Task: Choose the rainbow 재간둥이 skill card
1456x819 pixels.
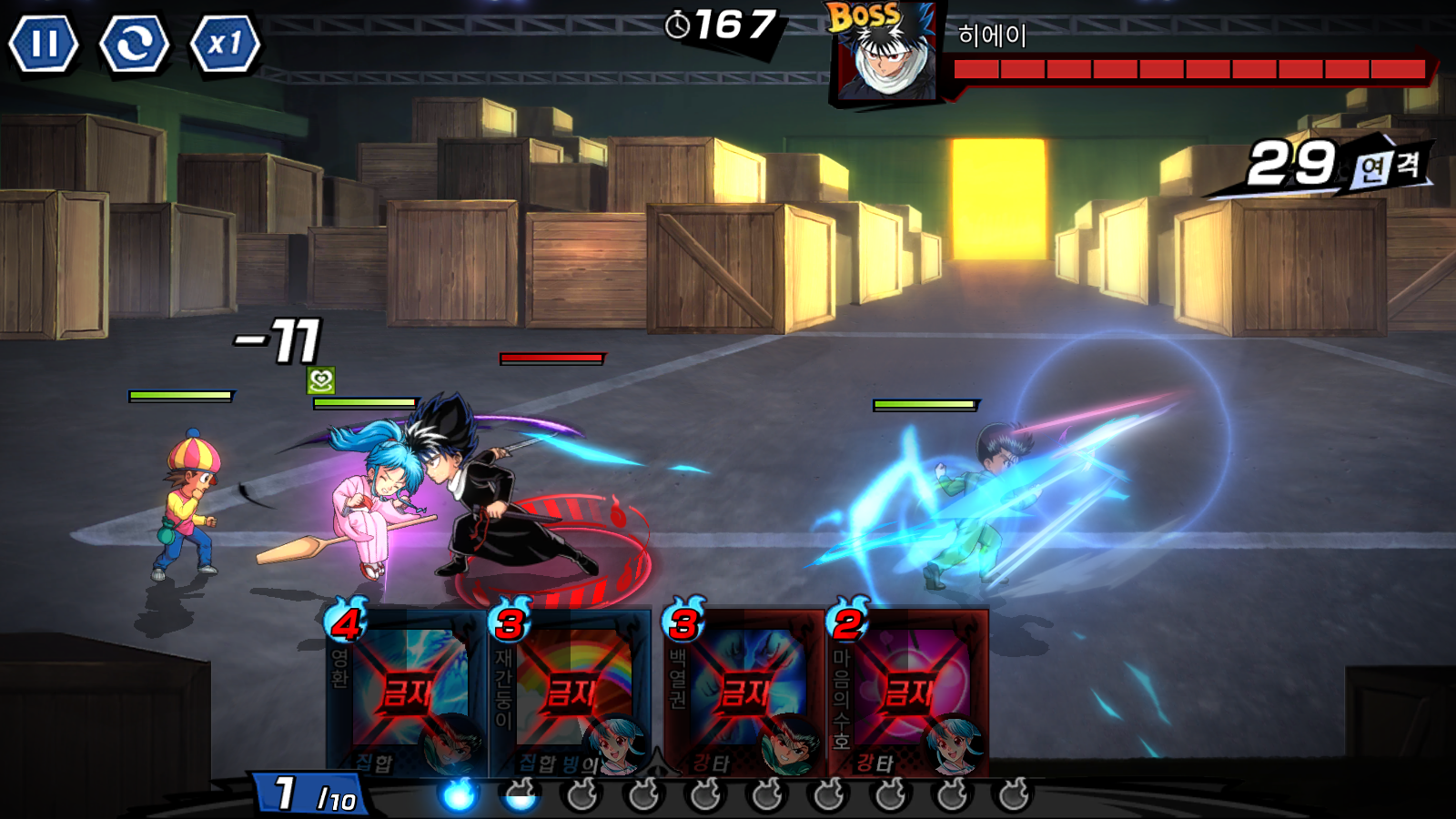Action: click(571, 693)
